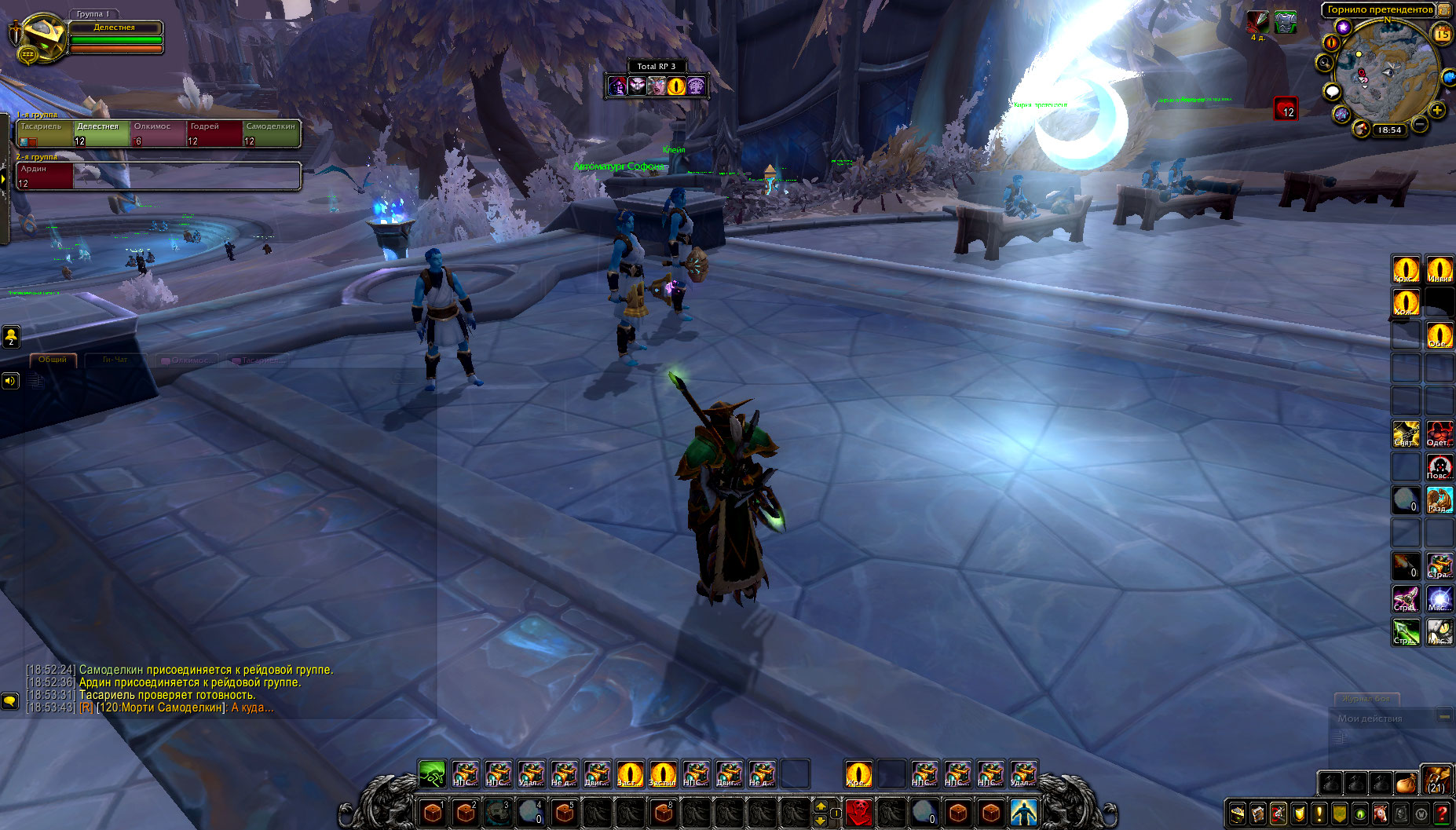The image size is (1456, 830).
Task: Click the minimap zoom-out minus button
Action: (x=1420, y=124)
